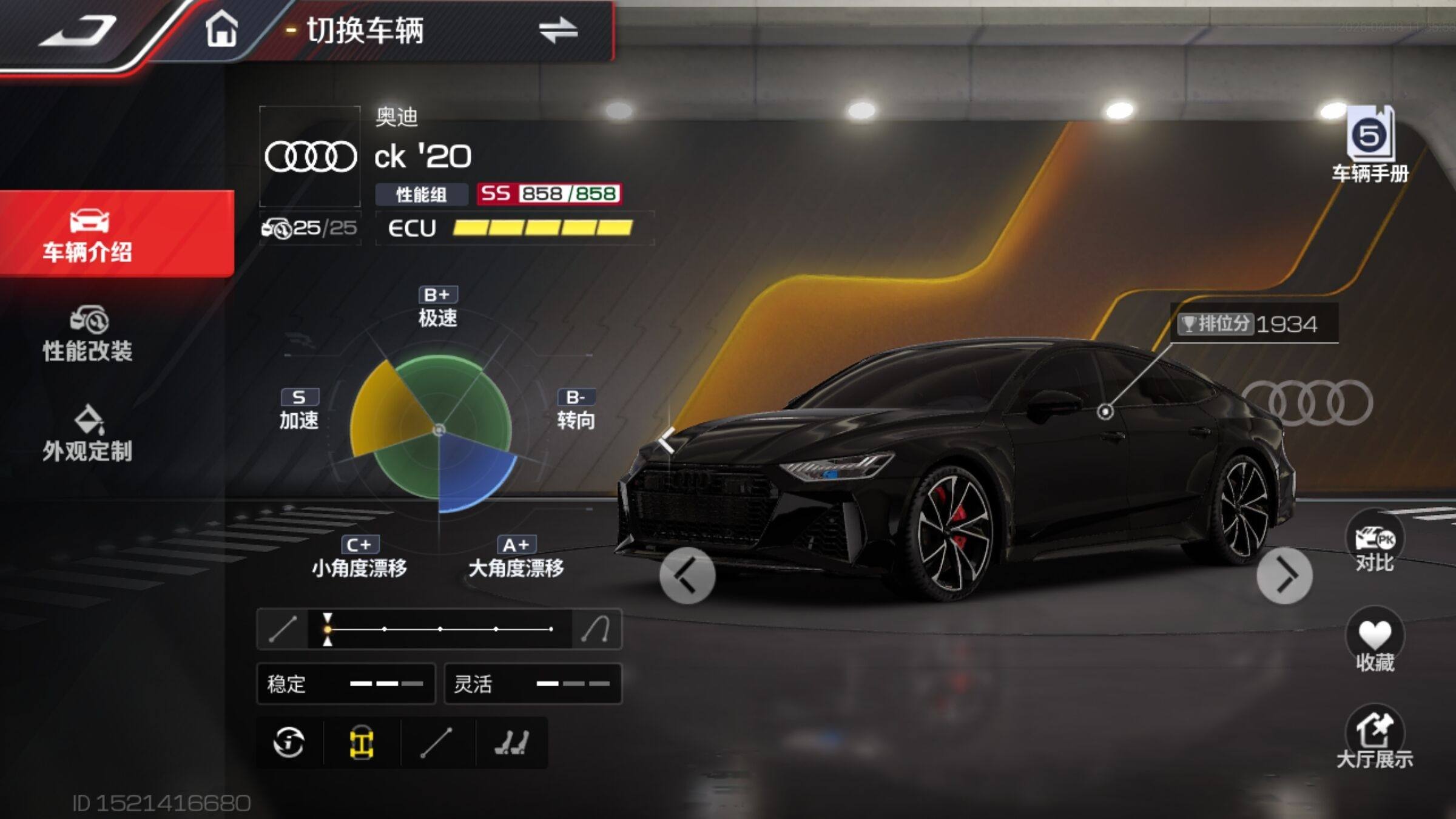Image resolution: width=1456 pixels, height=819 pixels.
Task: Select the 车辆介绍 tab
Action: pos(89,235)
